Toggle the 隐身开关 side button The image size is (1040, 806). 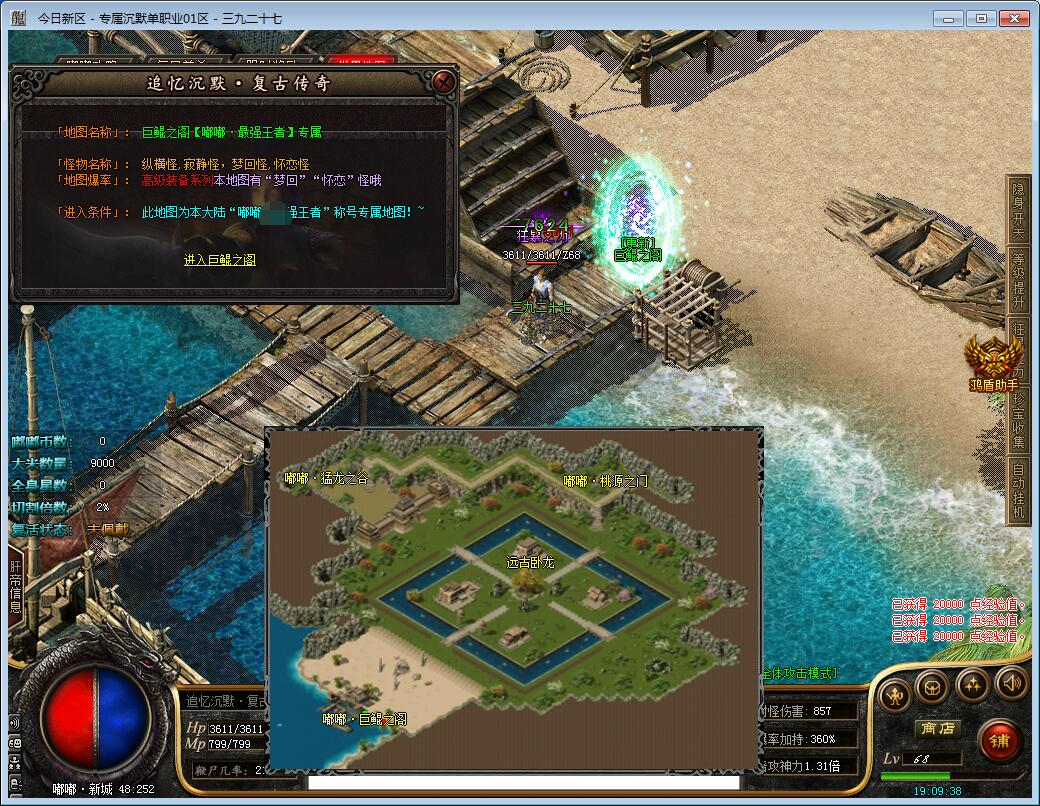tap(1018, 211)
